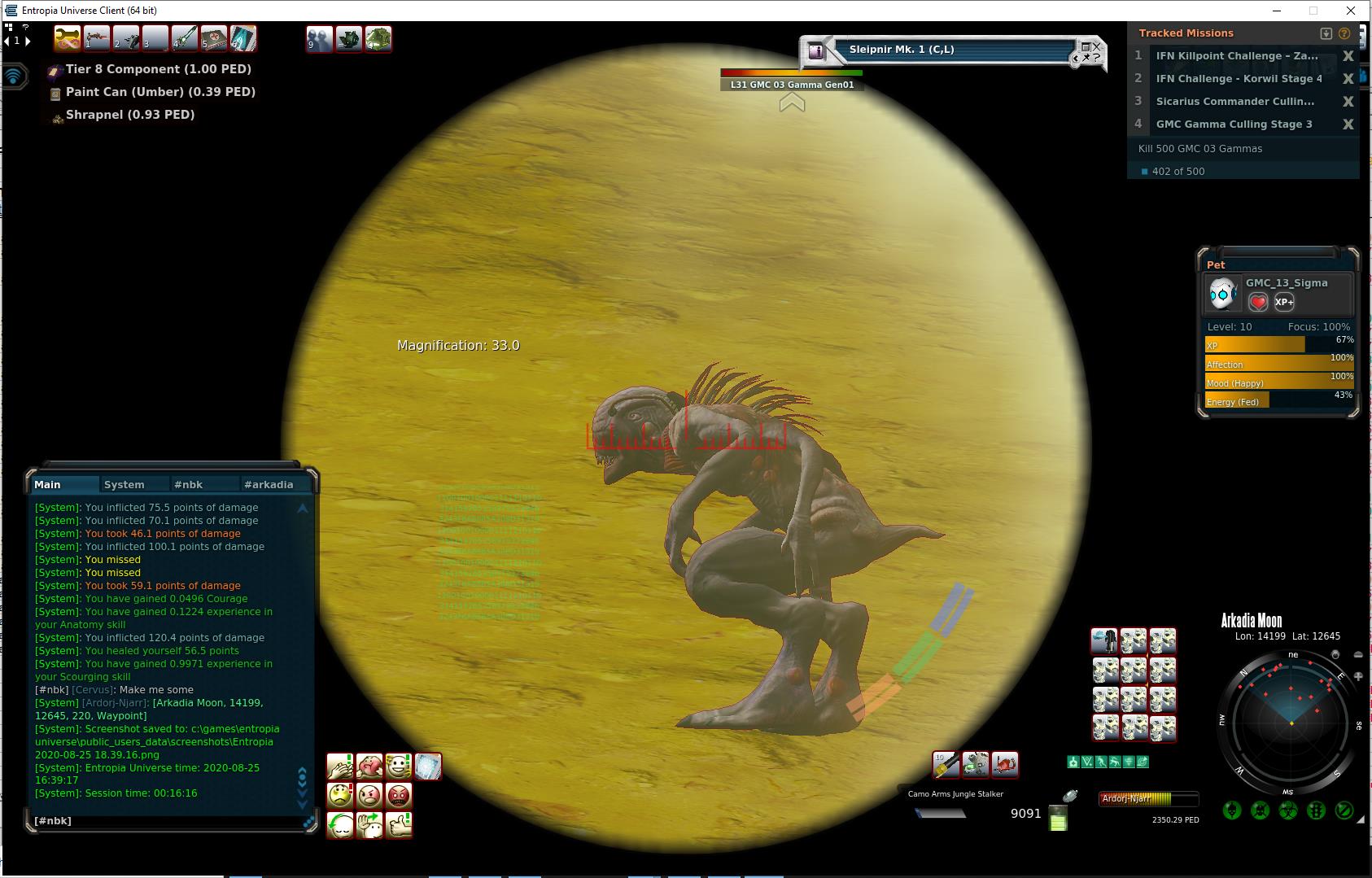Equip the green sword in slot 4
This screenshot has height=878, width=1372.
tap(185, 38)
